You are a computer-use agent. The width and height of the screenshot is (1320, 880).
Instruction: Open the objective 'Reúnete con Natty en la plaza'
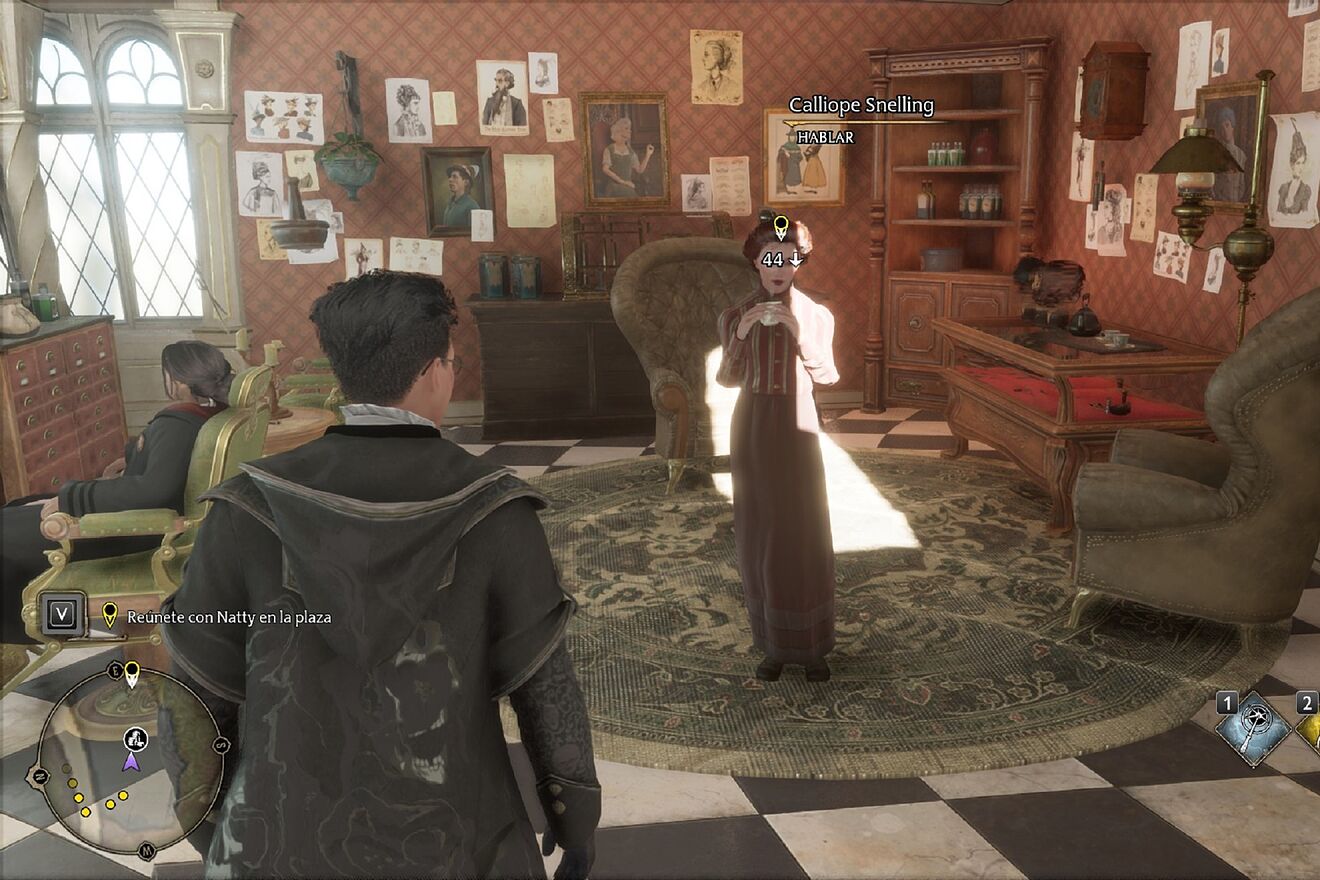tap(232, 617)
